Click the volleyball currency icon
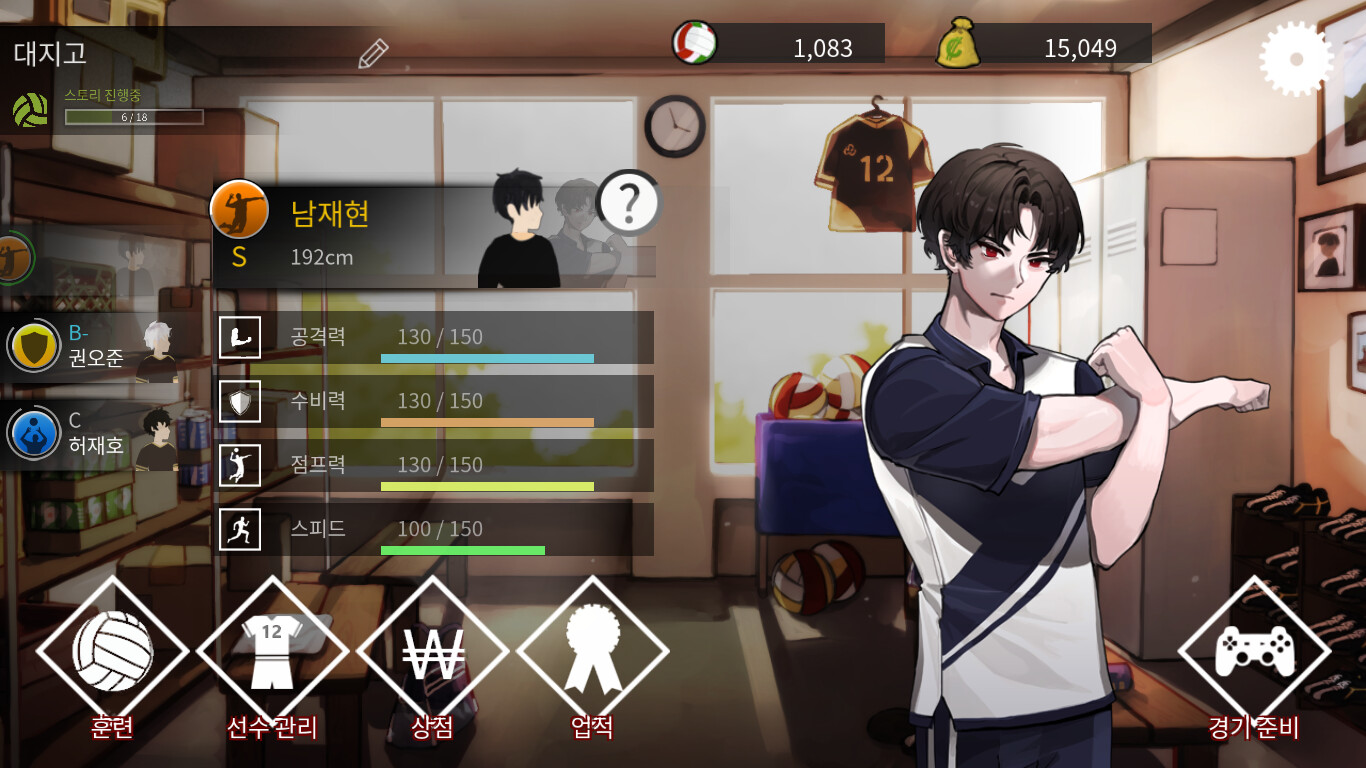Screen dimensions: 1366x768 click(692, 41)
